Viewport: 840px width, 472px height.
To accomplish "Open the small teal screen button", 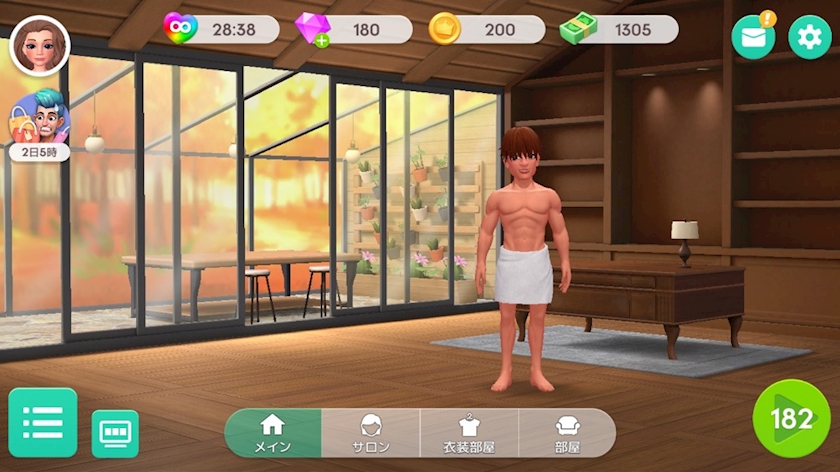I will click(x=115, y=433).
